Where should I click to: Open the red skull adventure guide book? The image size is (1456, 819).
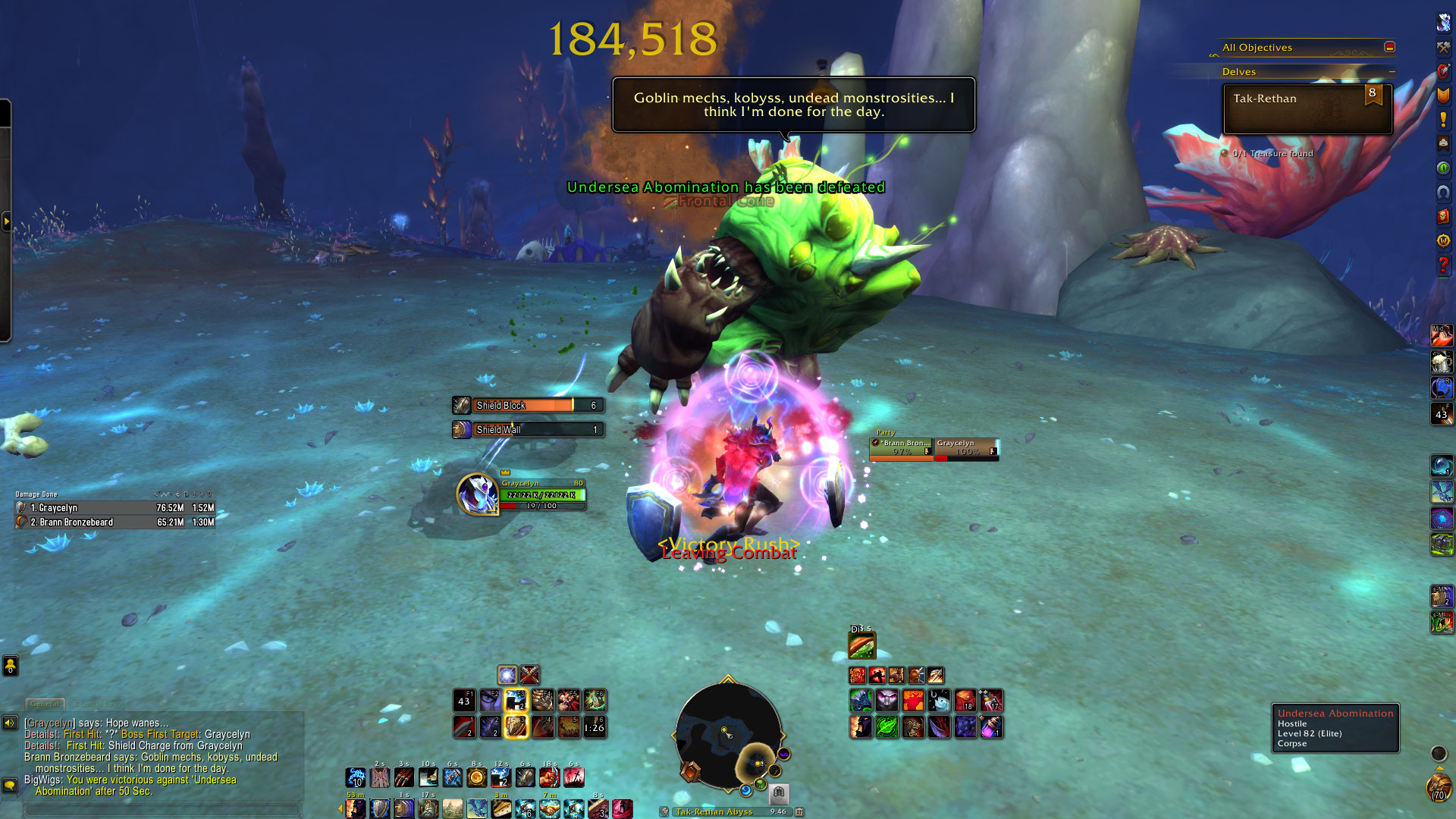(1443, 217)
